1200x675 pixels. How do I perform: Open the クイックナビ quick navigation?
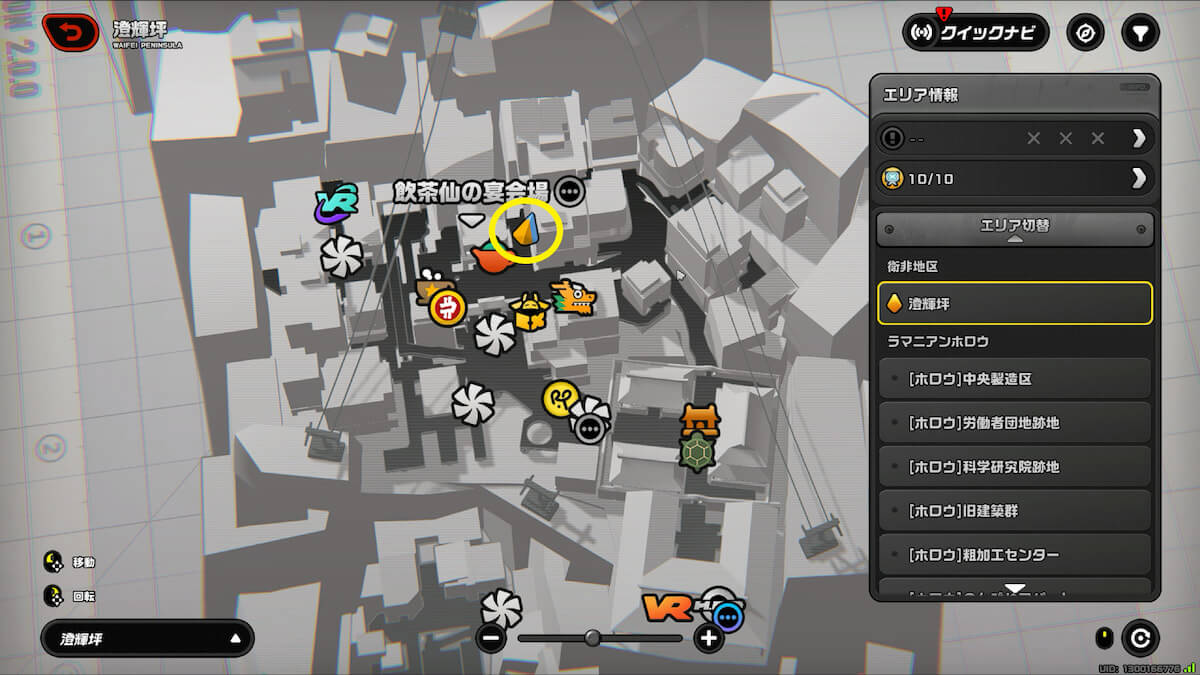click(x=974, y=33)
